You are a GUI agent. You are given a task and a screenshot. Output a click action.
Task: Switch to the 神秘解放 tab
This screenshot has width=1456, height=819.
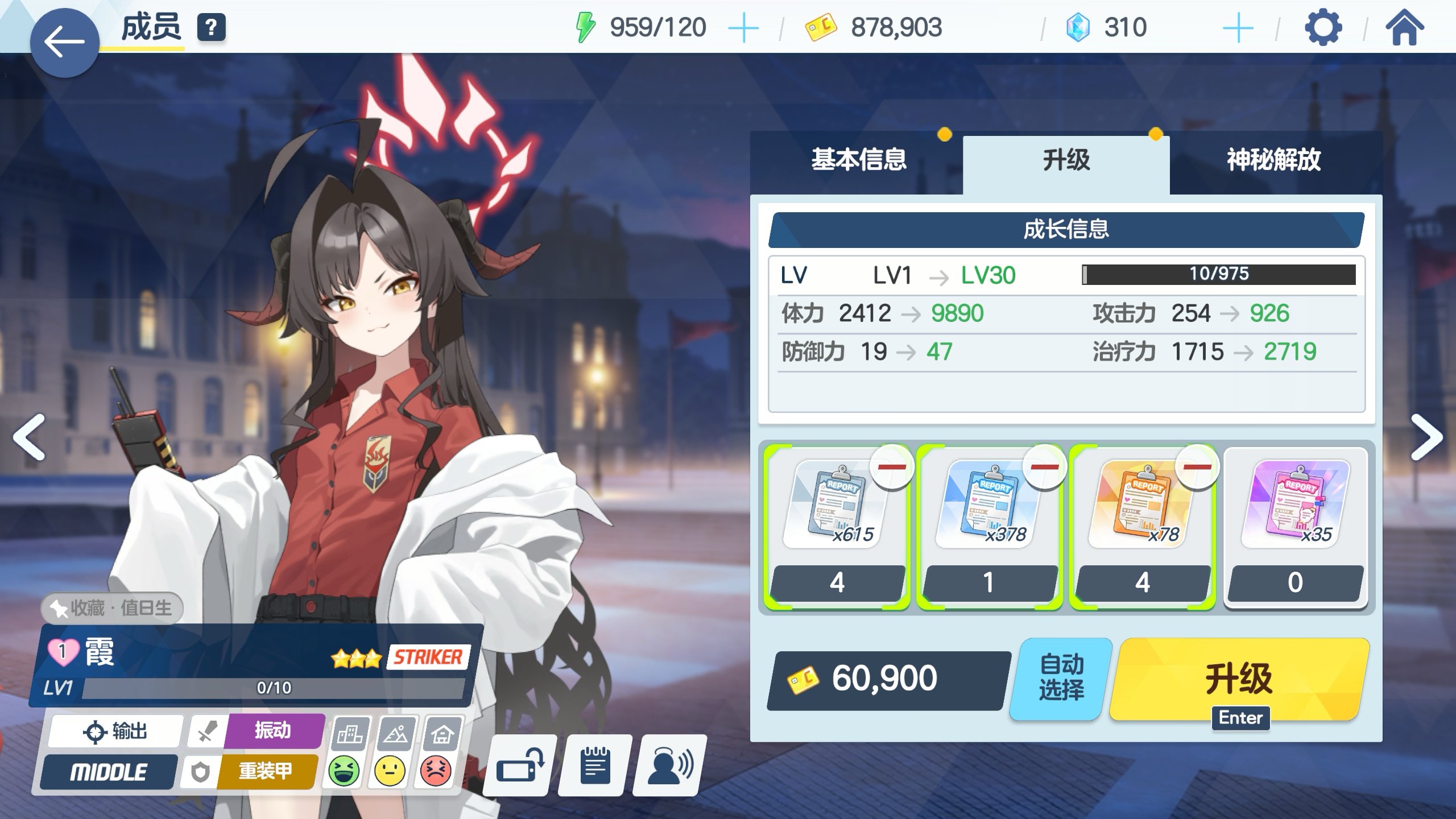[x=1273, y=160]
